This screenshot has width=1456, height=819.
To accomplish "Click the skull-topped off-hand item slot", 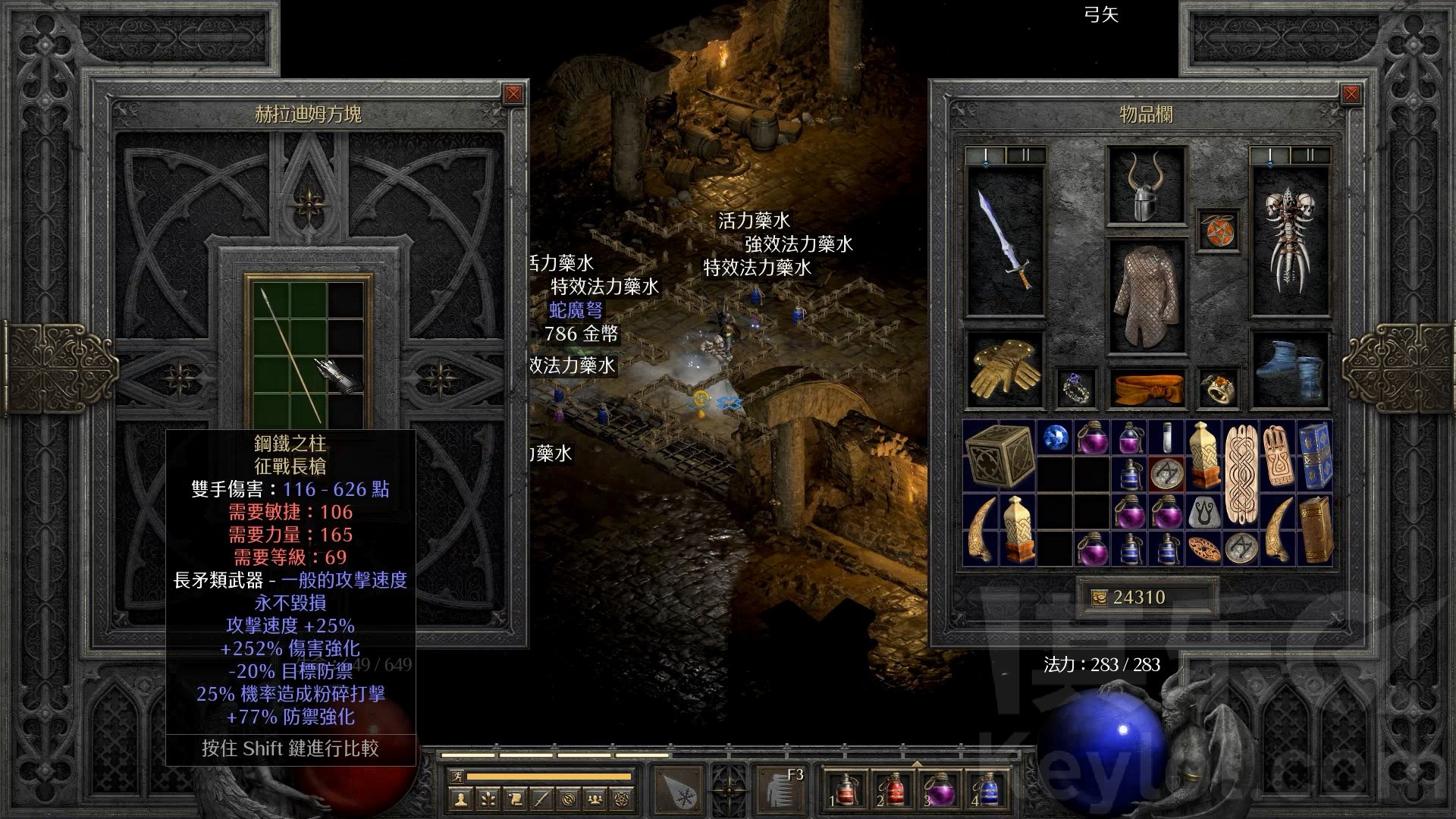I will pos(1289,240).
